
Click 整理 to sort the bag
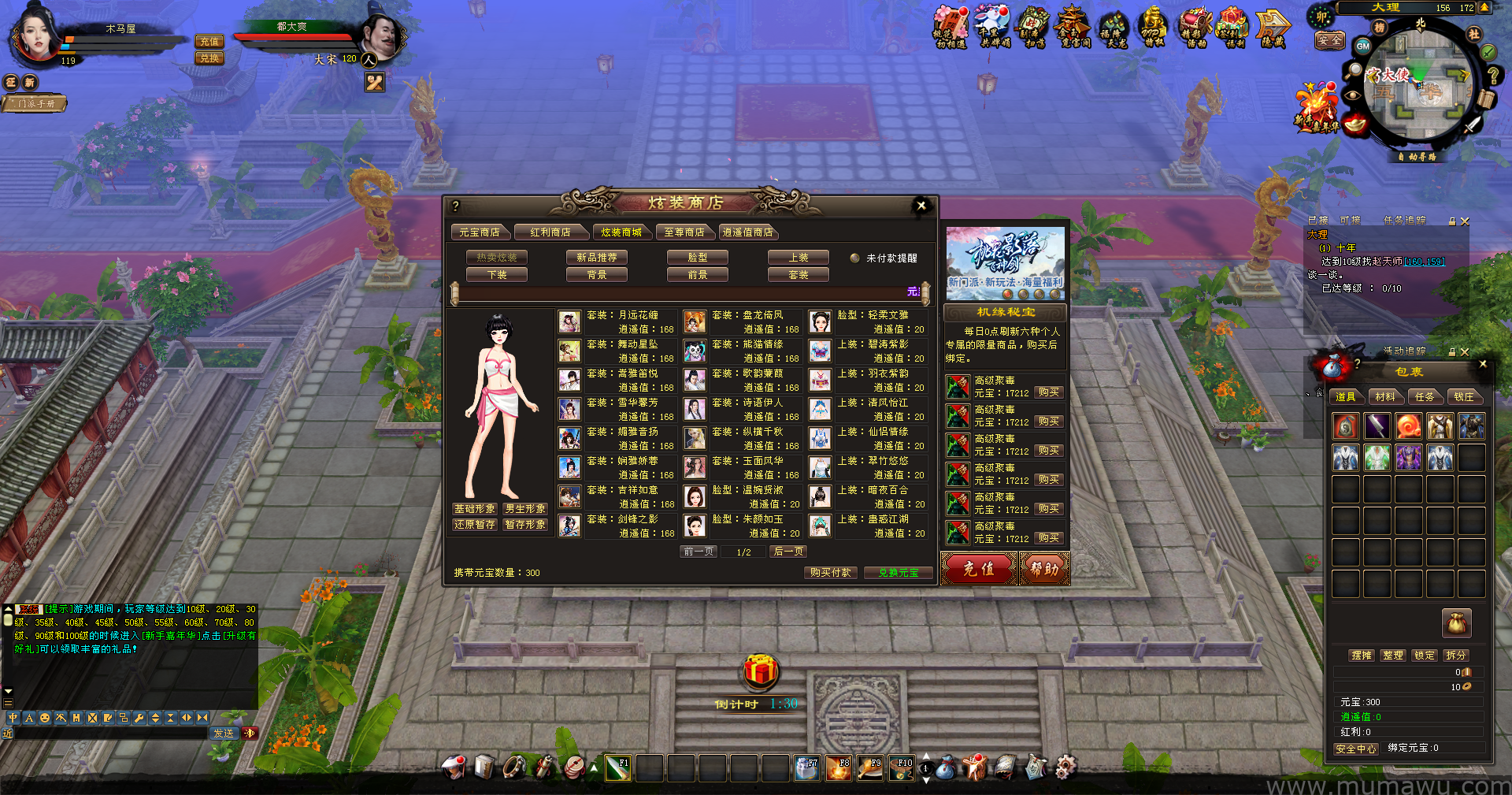pos(1393,656)
